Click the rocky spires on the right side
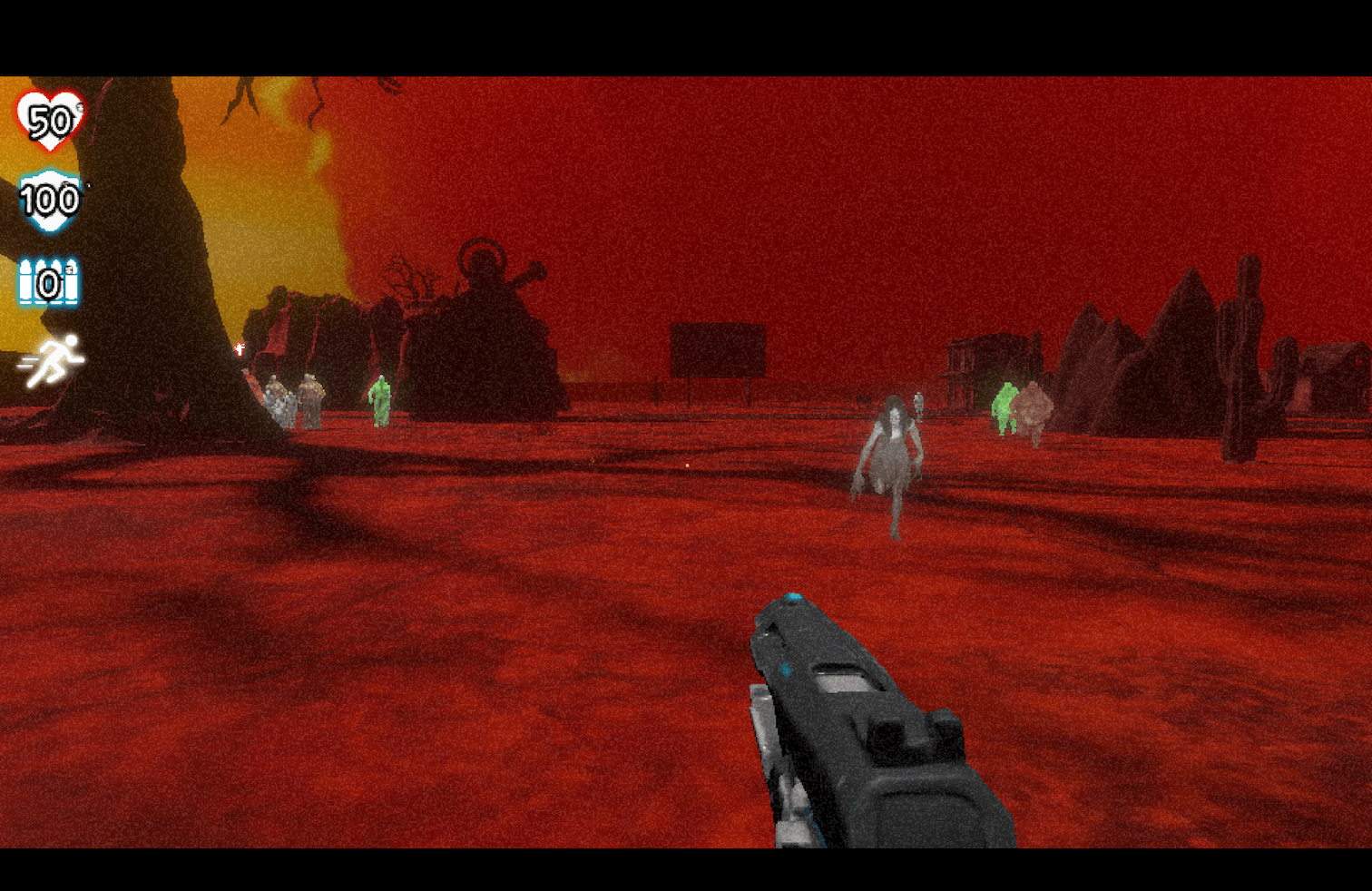Image resolution: width=1372 pixels, height=891 pixels. (1098, 363)
